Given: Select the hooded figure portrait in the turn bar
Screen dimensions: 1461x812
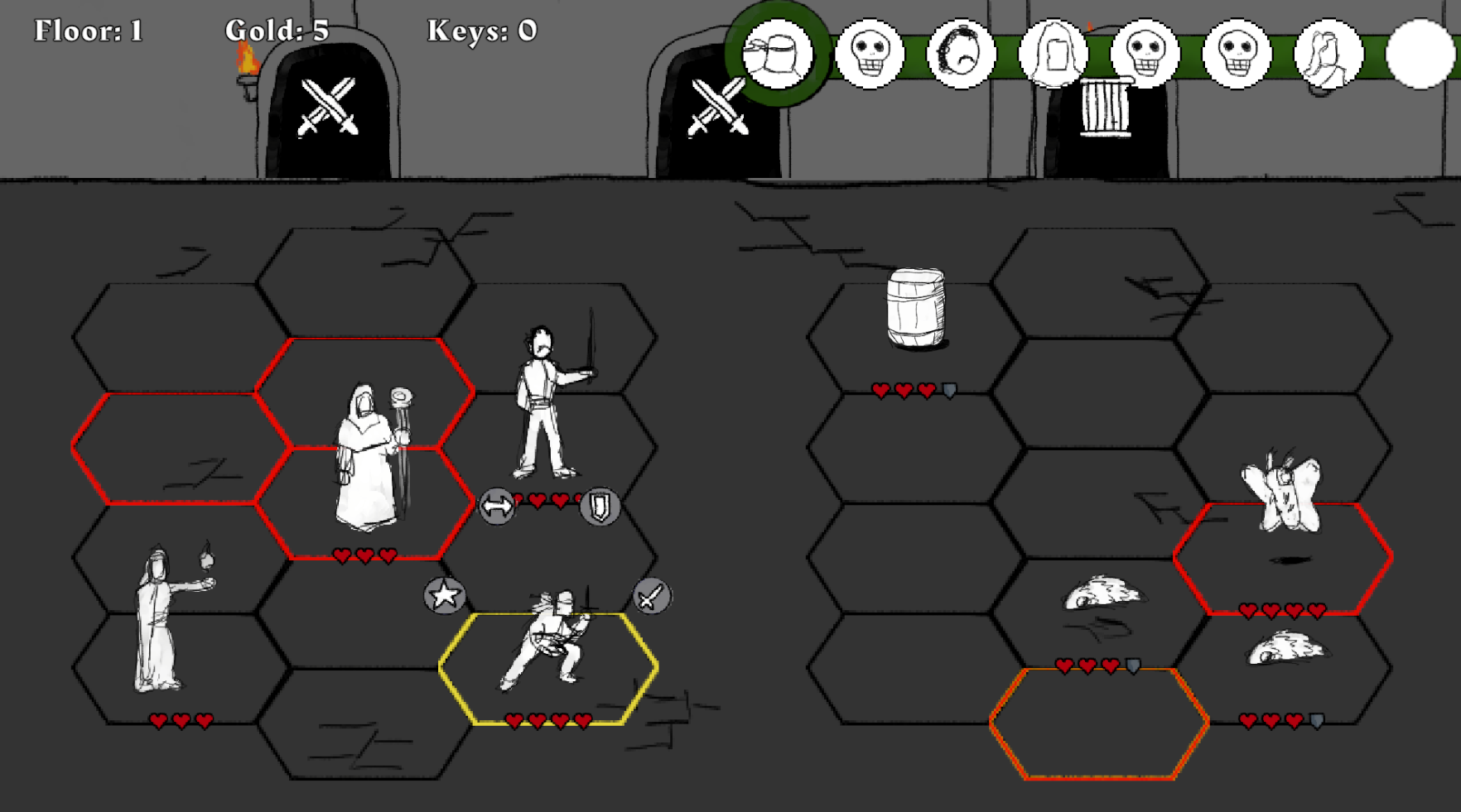Looking at the screenshot, I should coord(1054,54).
